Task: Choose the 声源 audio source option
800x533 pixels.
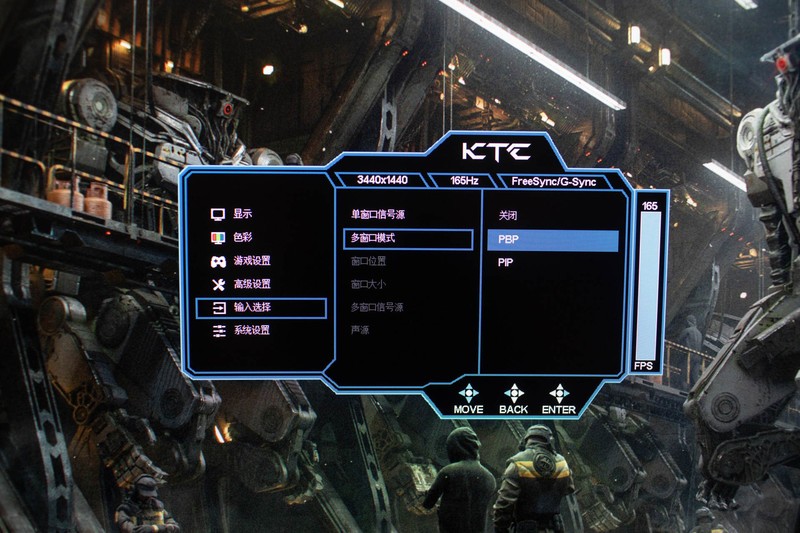Action: [x=360, y=330]
